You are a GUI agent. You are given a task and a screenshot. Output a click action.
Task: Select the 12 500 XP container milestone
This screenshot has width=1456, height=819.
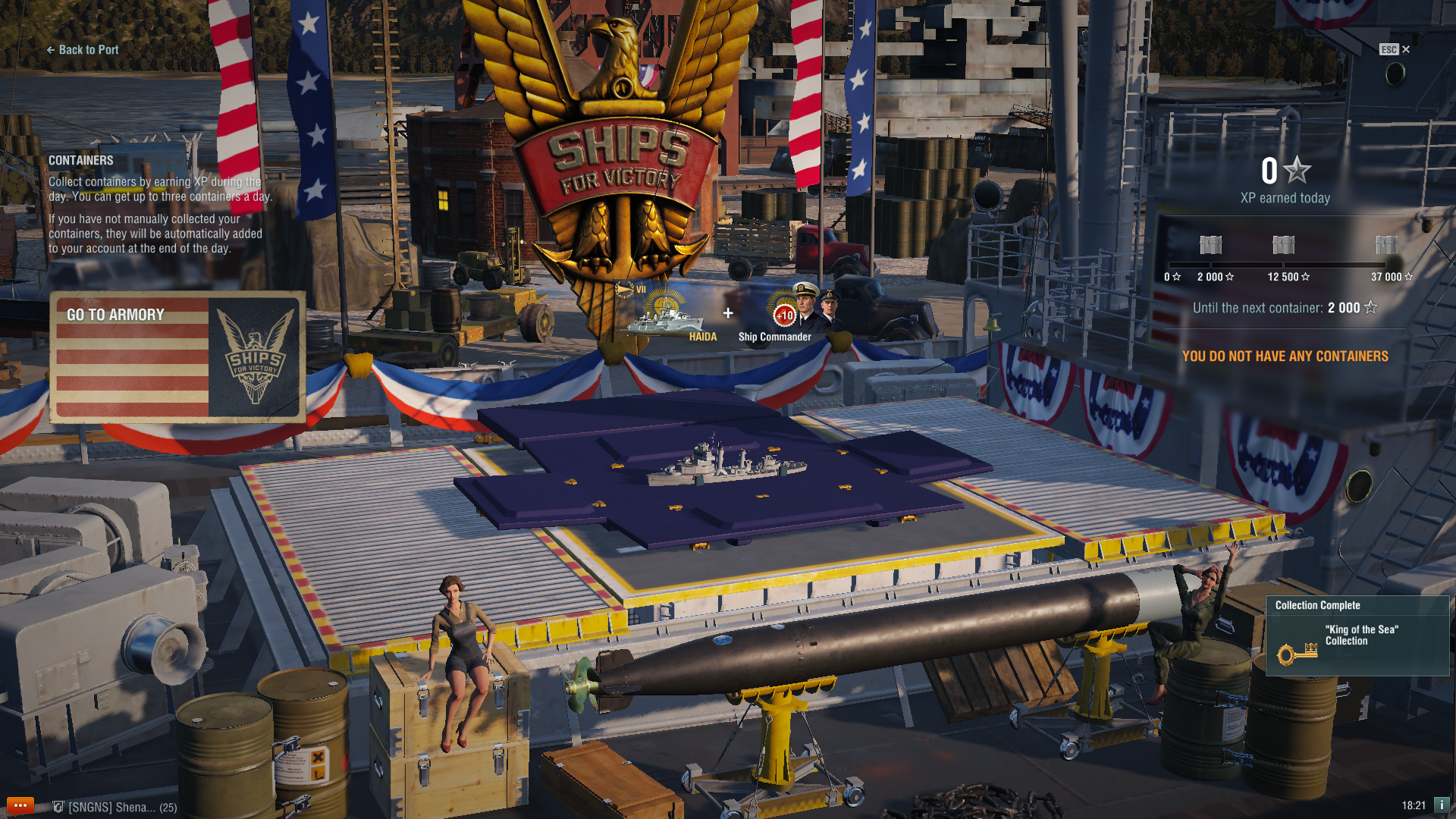pyautogui.click(x=1283, y=245)
